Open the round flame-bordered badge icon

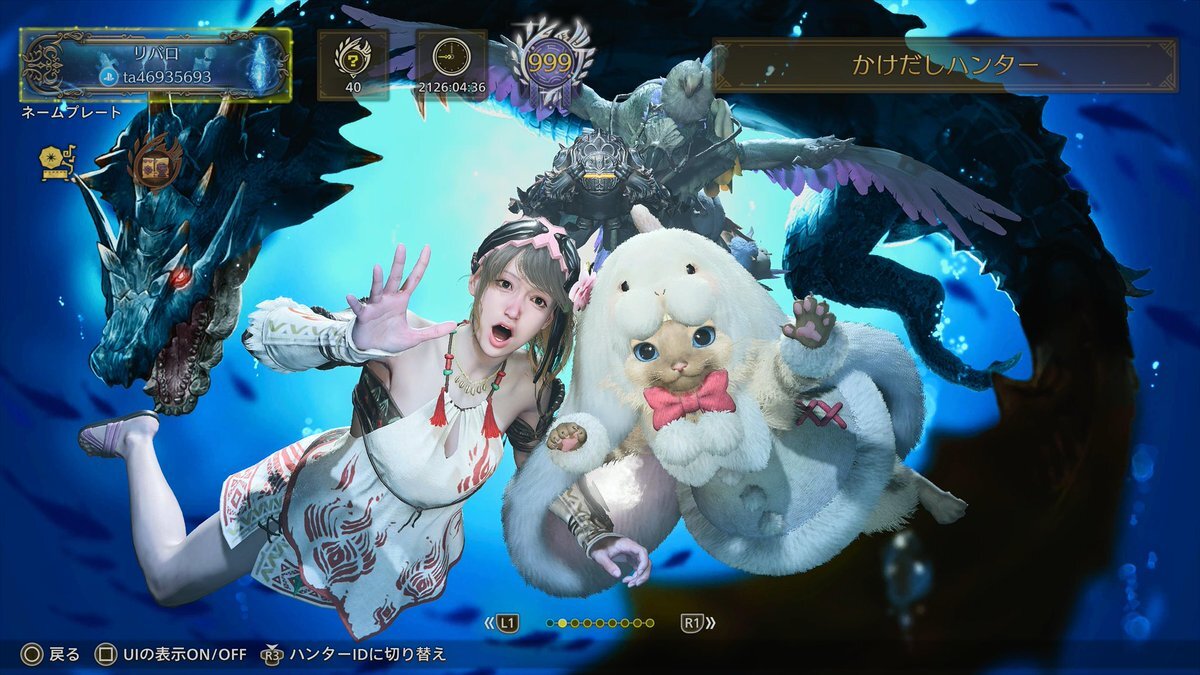pos(156,163)
